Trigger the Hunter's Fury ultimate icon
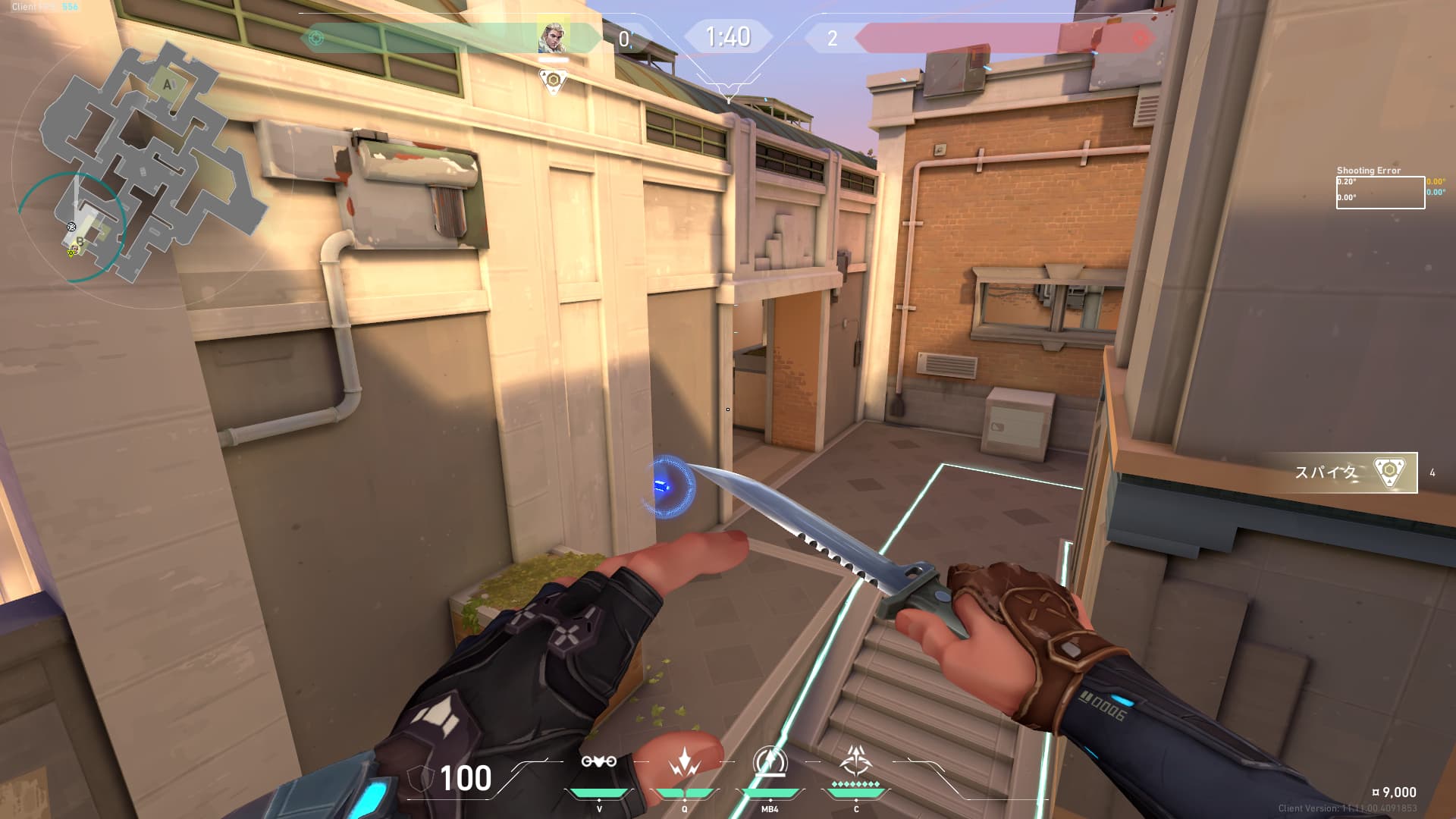Viewport: 1456px width, 819px height. pos(856,761)
